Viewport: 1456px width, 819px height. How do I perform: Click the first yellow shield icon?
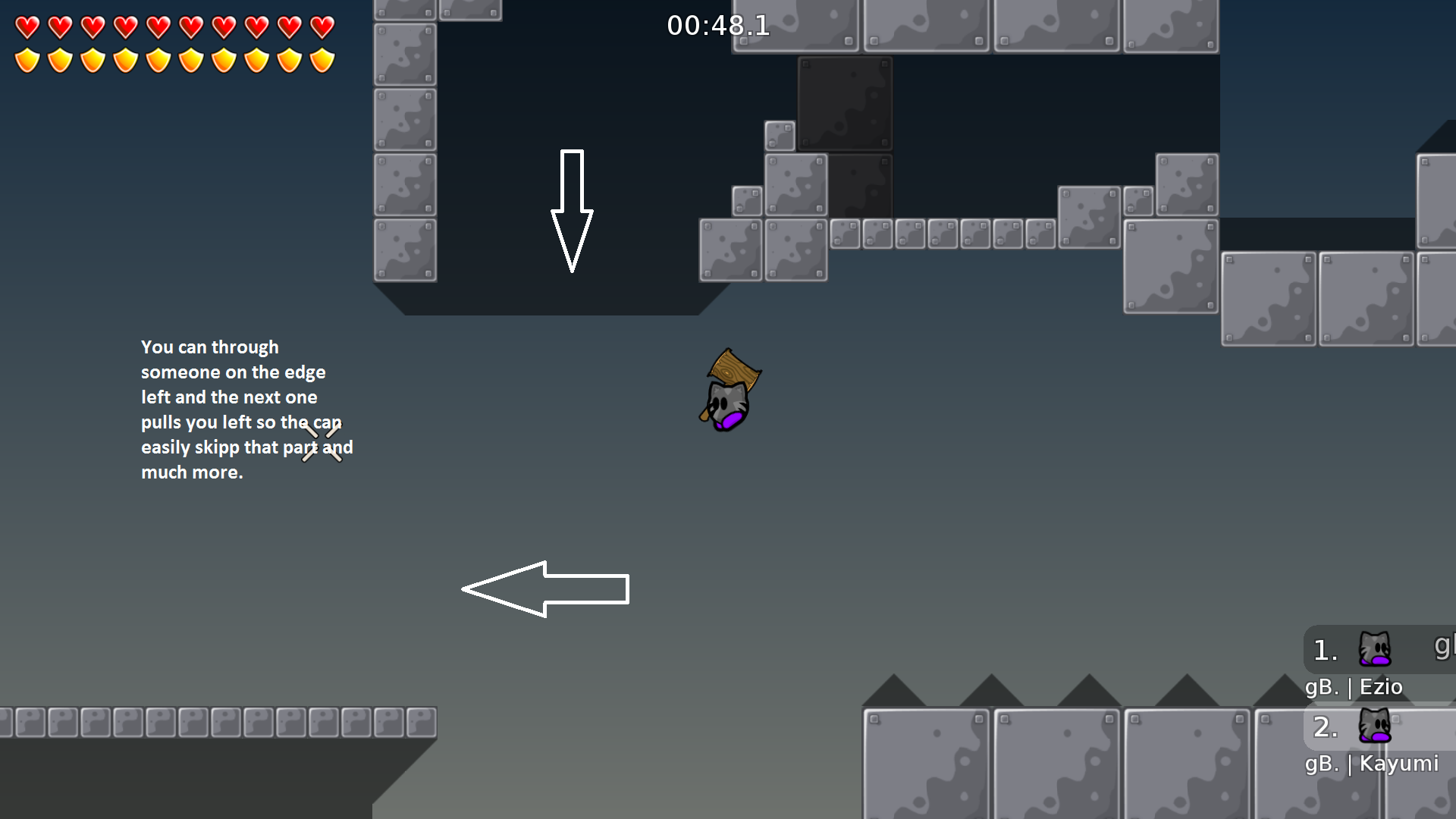point(27,58)
